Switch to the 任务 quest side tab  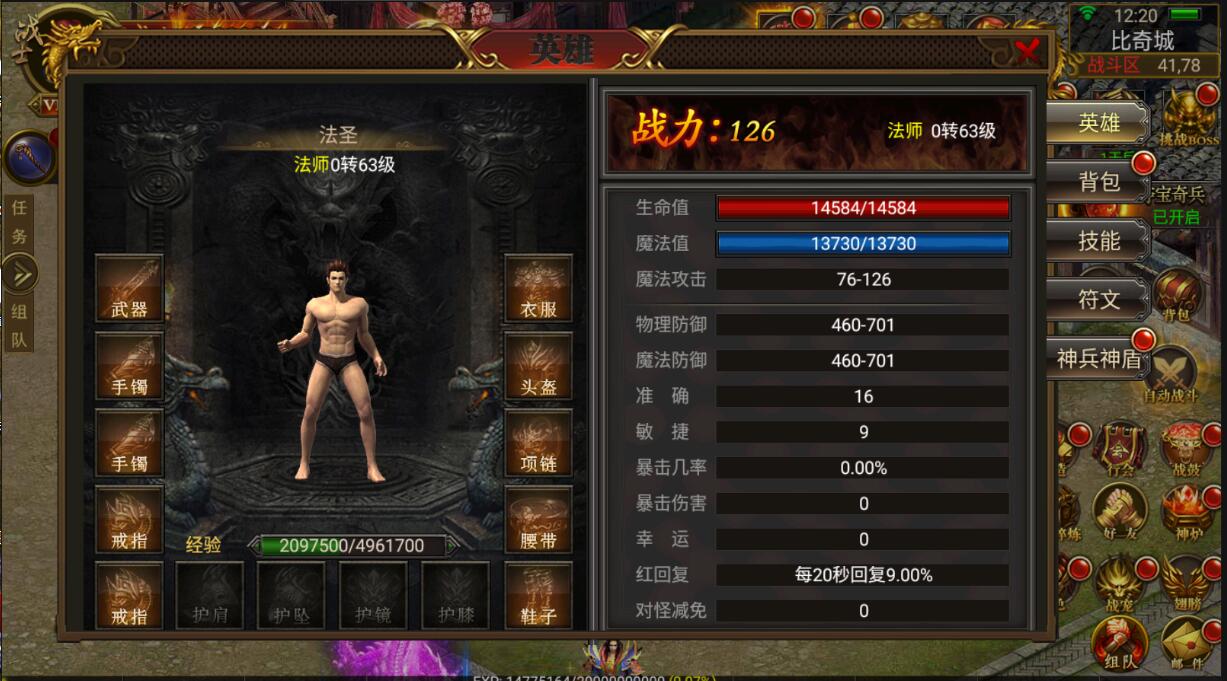pos(19,223)
